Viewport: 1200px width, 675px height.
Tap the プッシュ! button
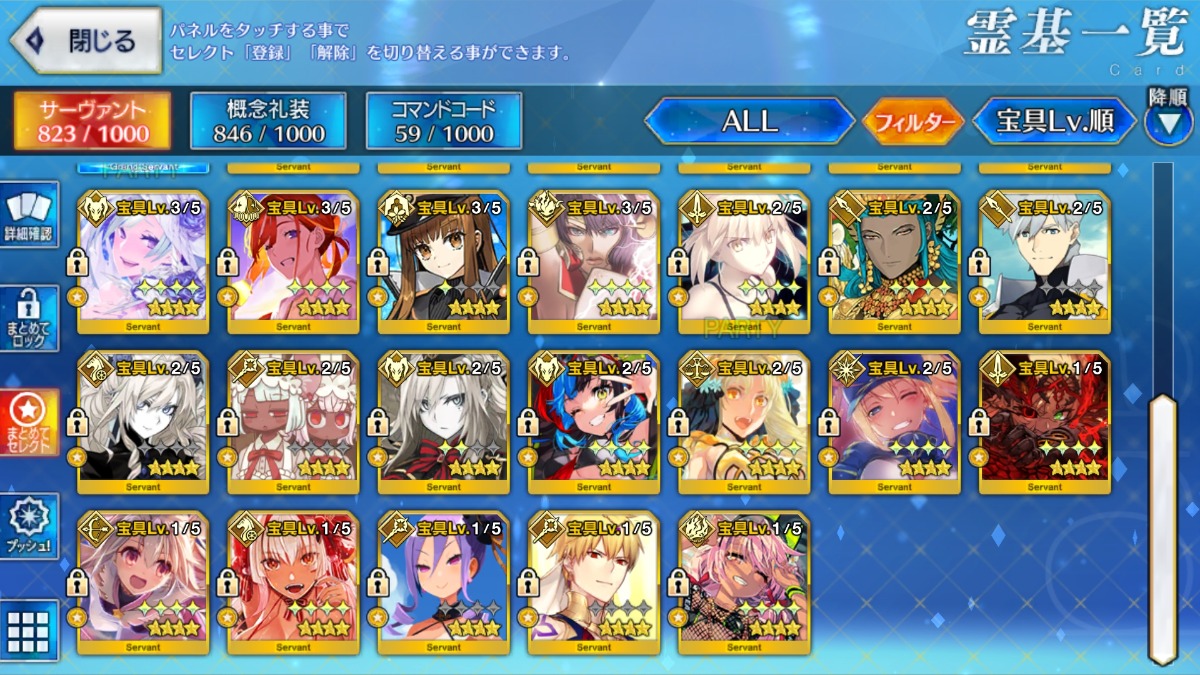[x=31, y=525]
